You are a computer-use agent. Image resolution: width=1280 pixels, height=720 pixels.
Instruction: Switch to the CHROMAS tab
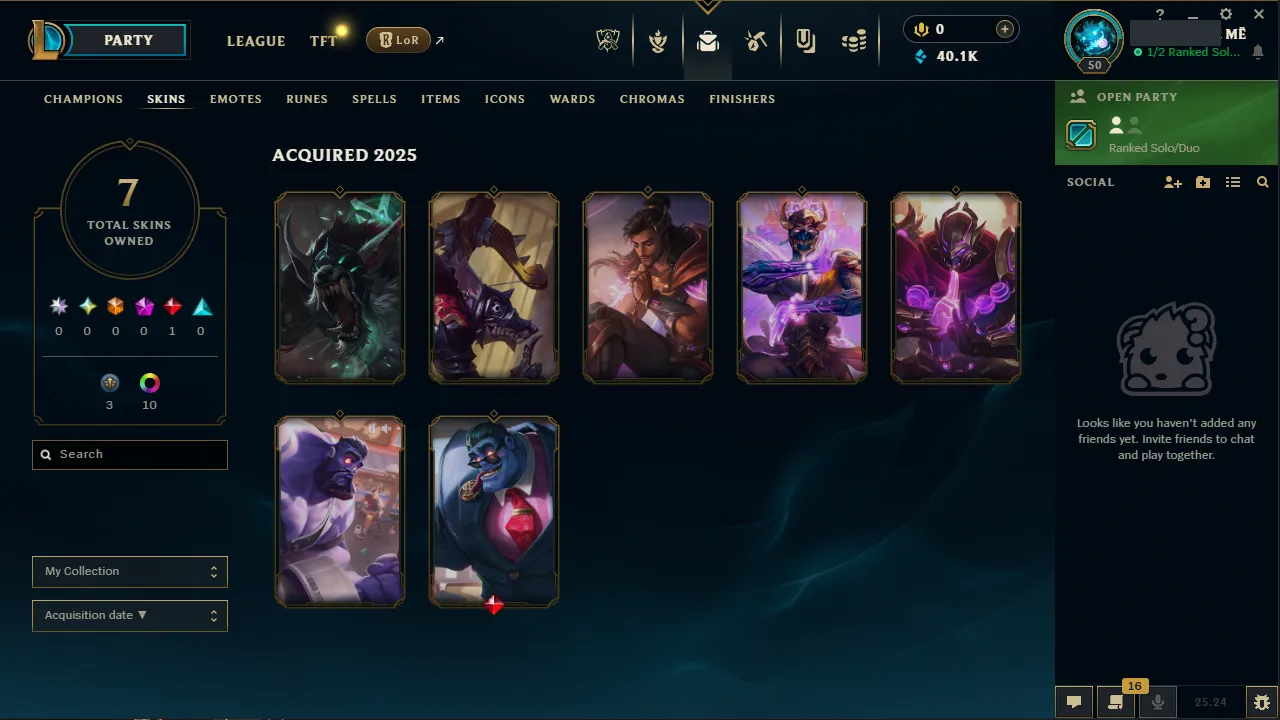coord(652,99)
